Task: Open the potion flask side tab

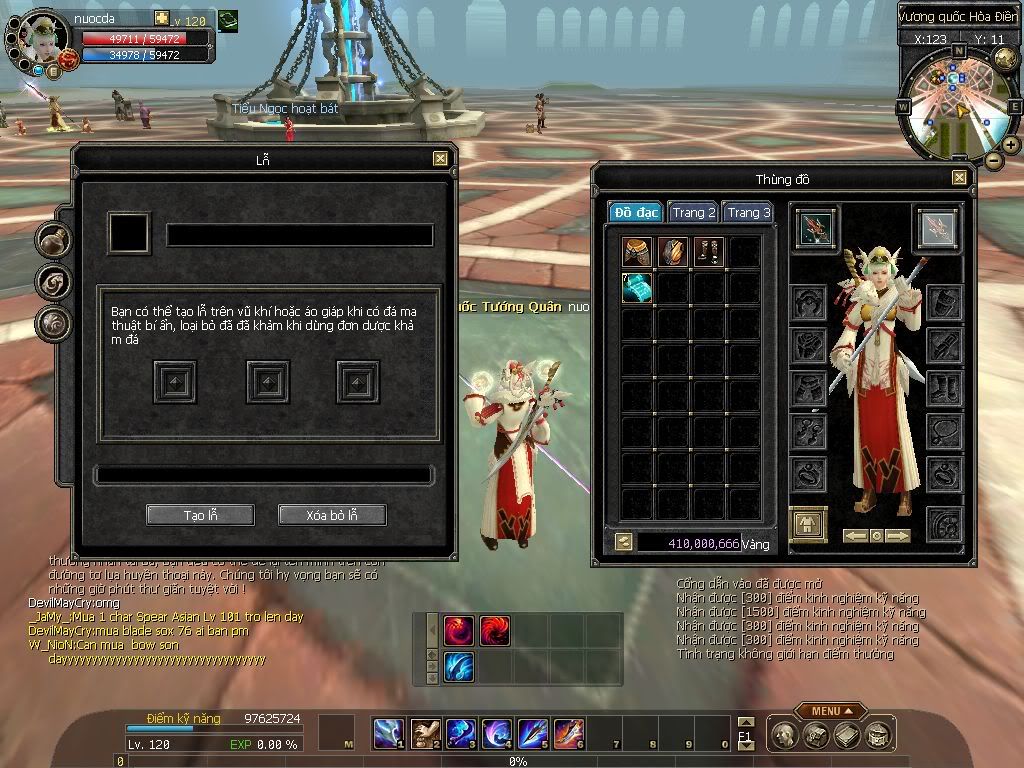Action: coord(52,239)
